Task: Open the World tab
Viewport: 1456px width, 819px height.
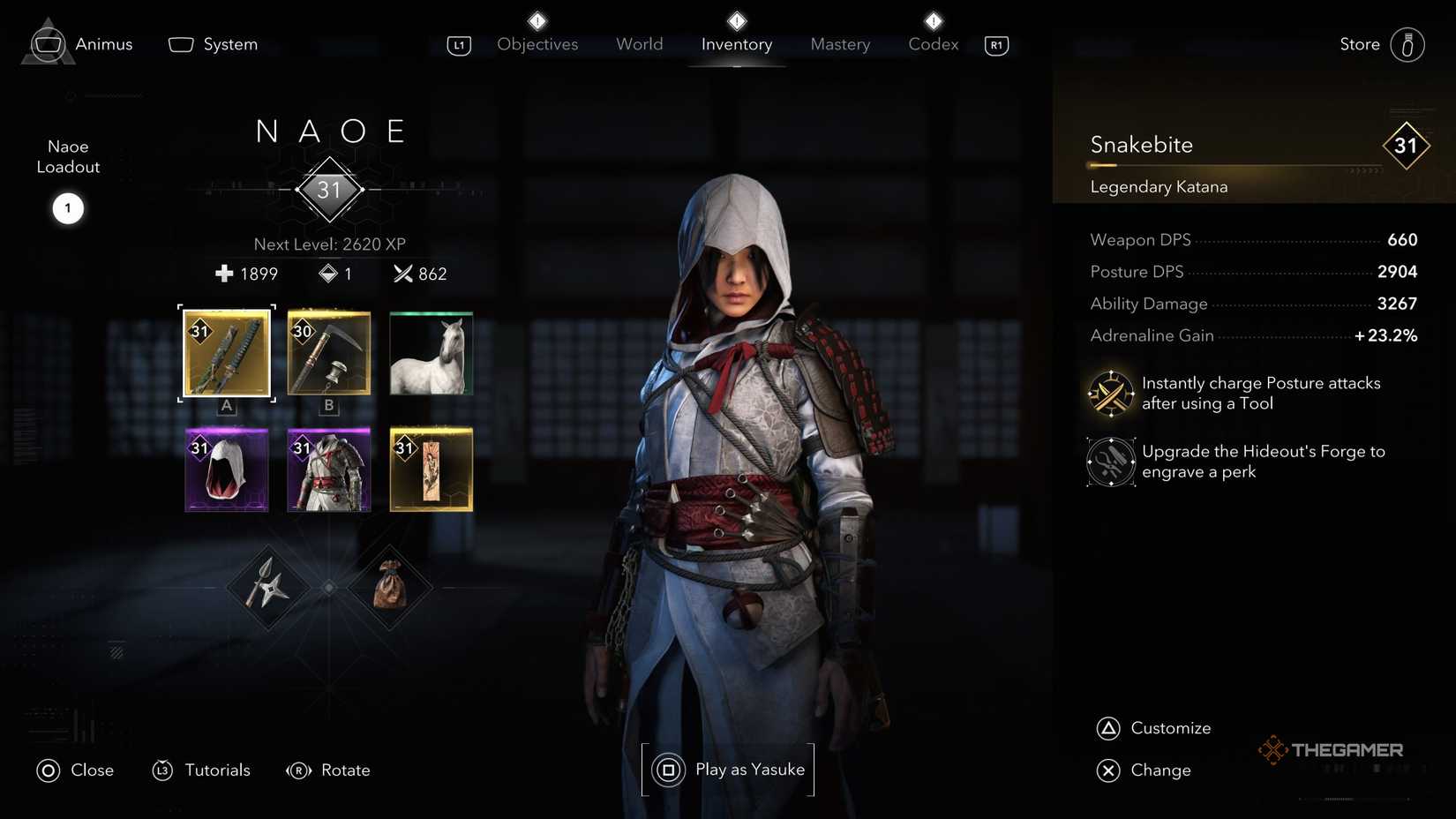Action: coord(639,44)
